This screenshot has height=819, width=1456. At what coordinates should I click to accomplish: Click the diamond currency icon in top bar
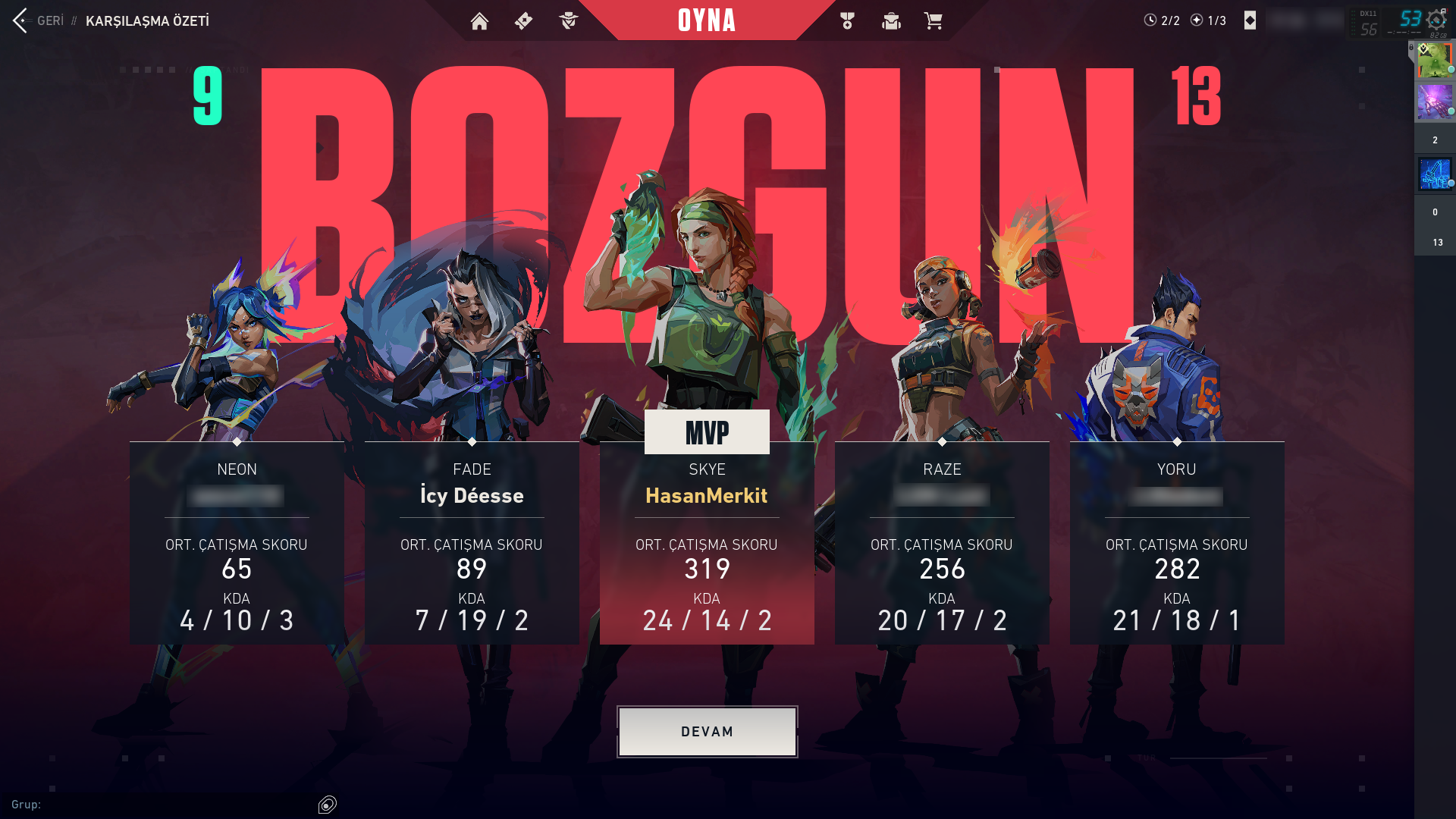[x=1250, y=20]
